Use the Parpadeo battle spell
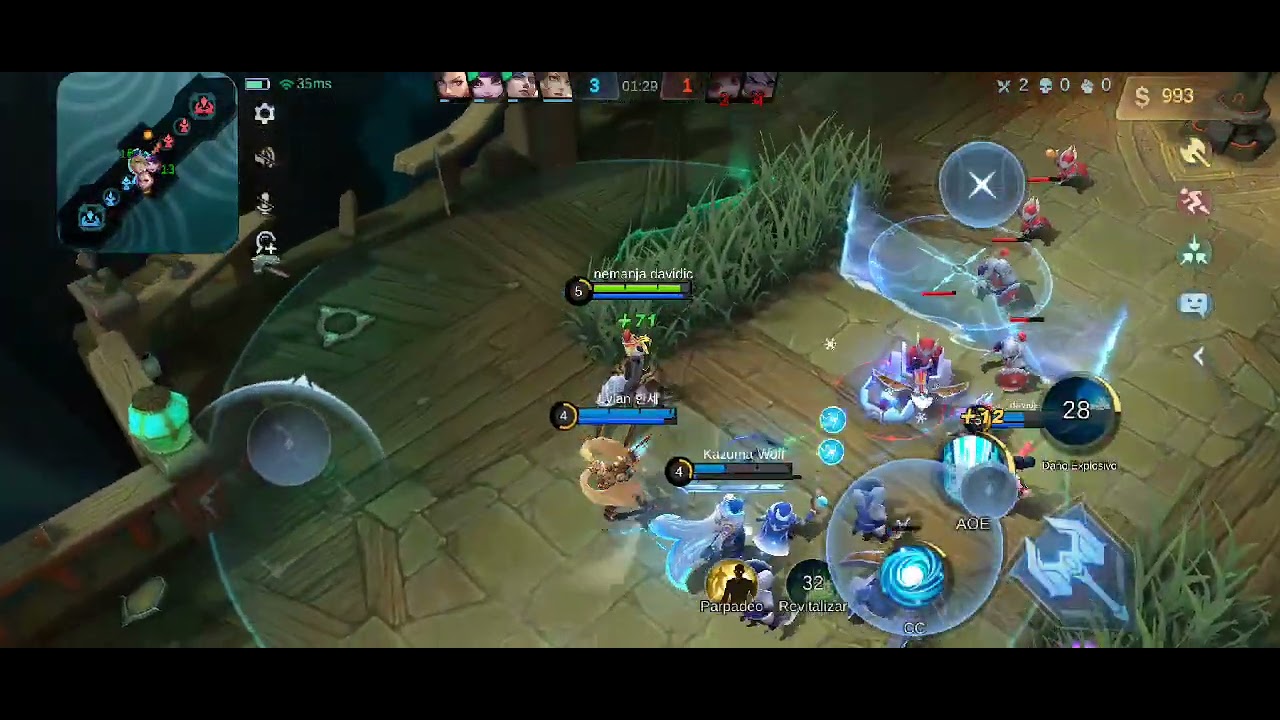Image resolution: width=1280 pixels, height=720 pixels. click(x=732, y=580)
